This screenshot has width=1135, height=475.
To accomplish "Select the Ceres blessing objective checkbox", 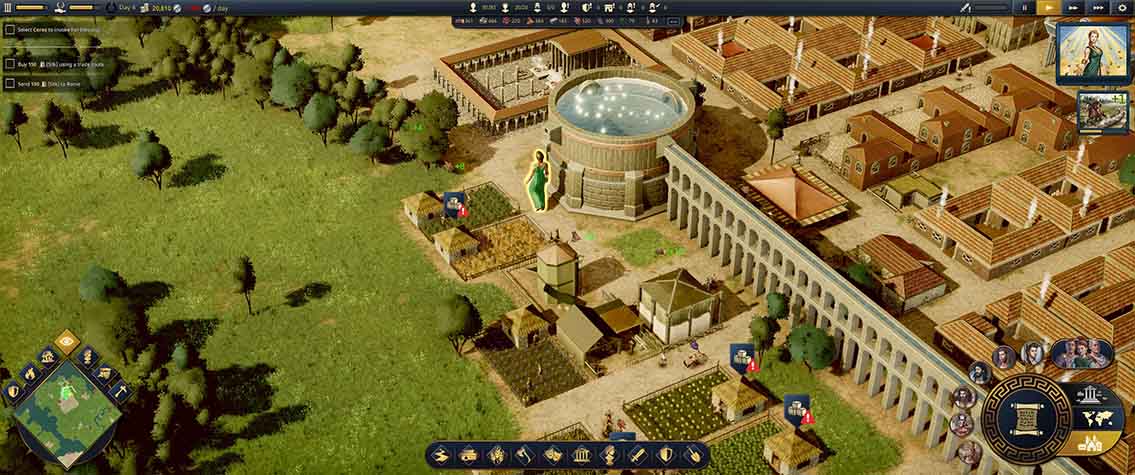I will pos(10,30).
